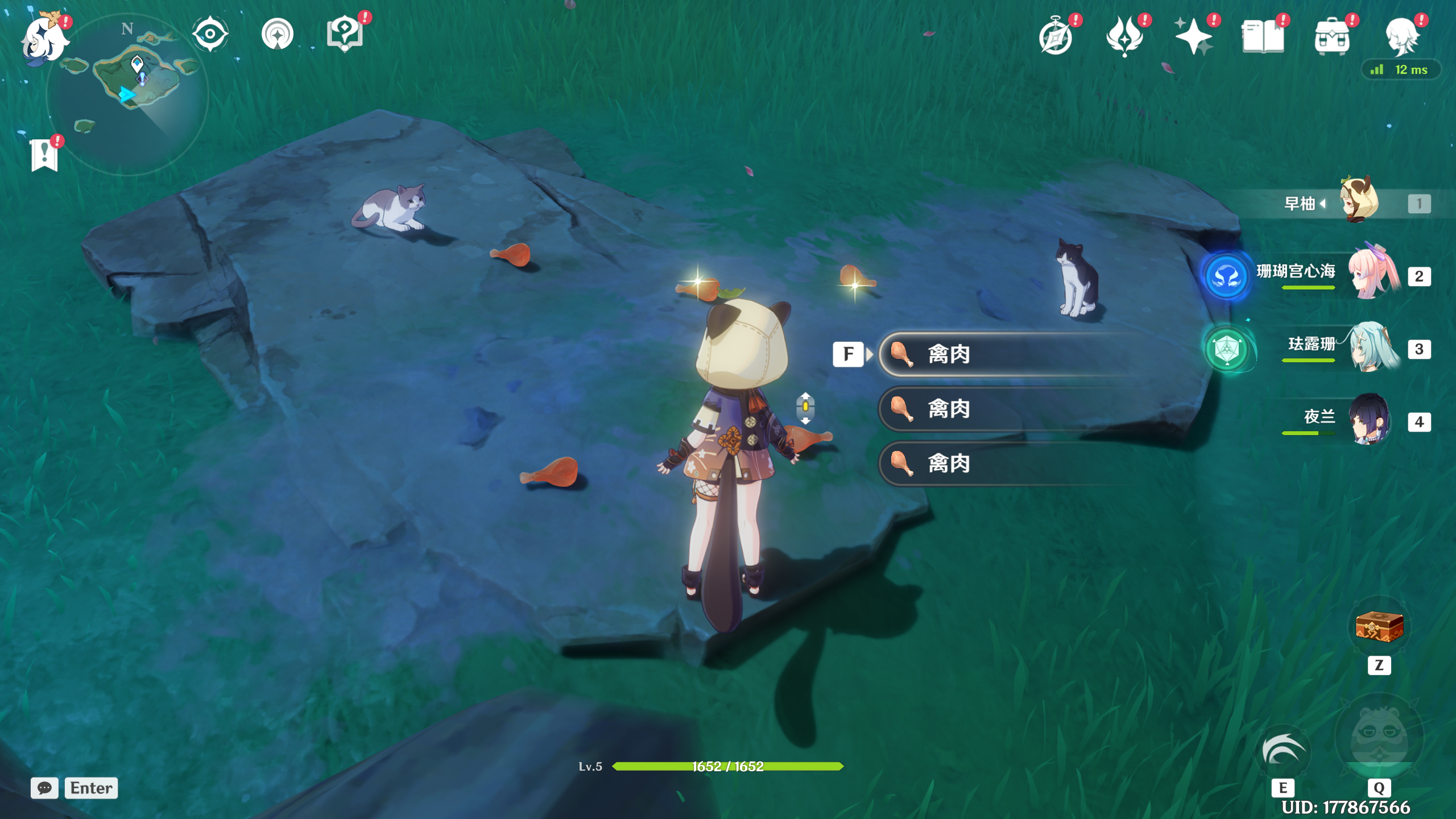The height and width of the screenshot is (819, 1456).
Task: Switch to party member 珐露珊
Action: 1372,349
